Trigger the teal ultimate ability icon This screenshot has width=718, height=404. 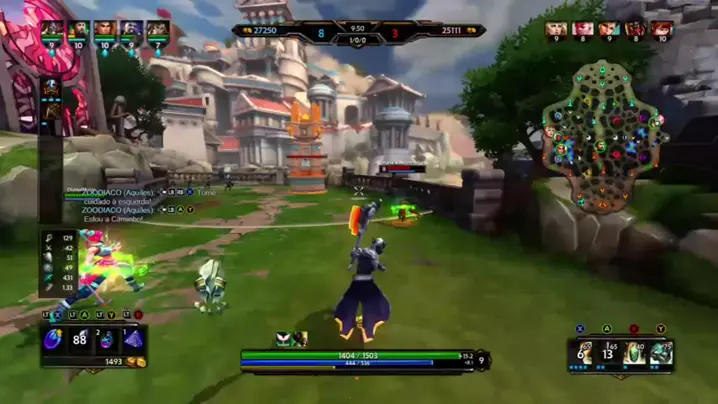pos(660,353)
